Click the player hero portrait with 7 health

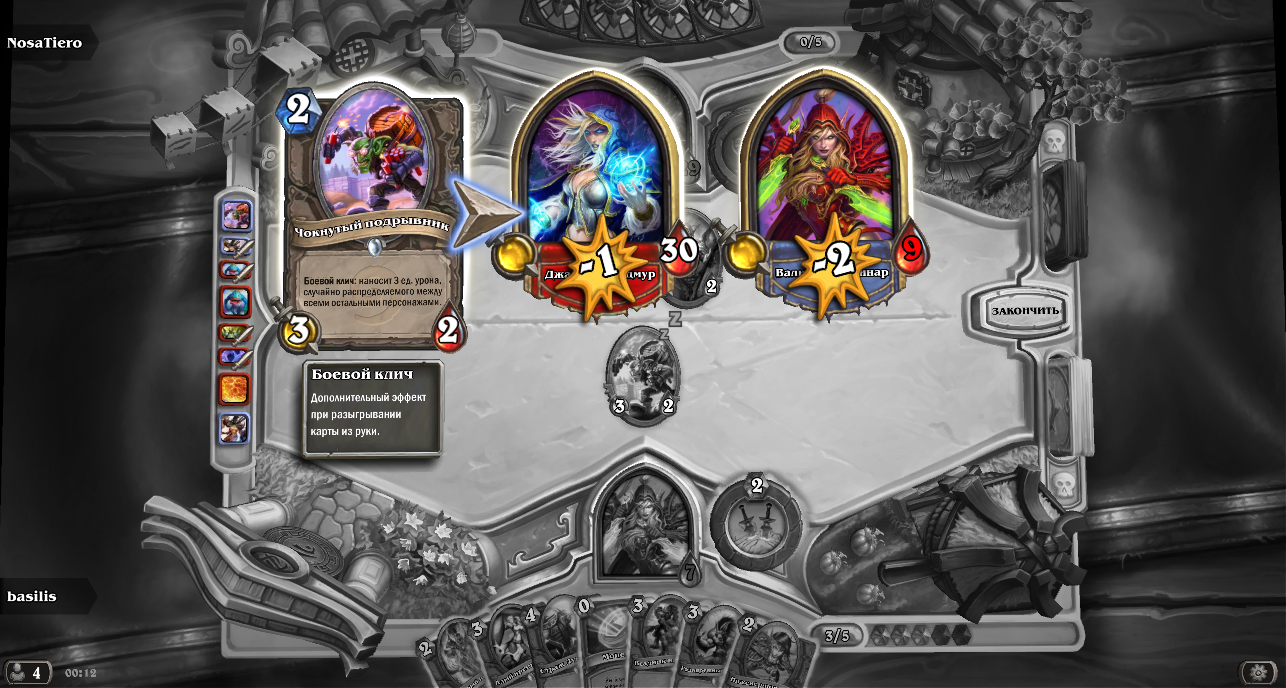click(644, 525)
